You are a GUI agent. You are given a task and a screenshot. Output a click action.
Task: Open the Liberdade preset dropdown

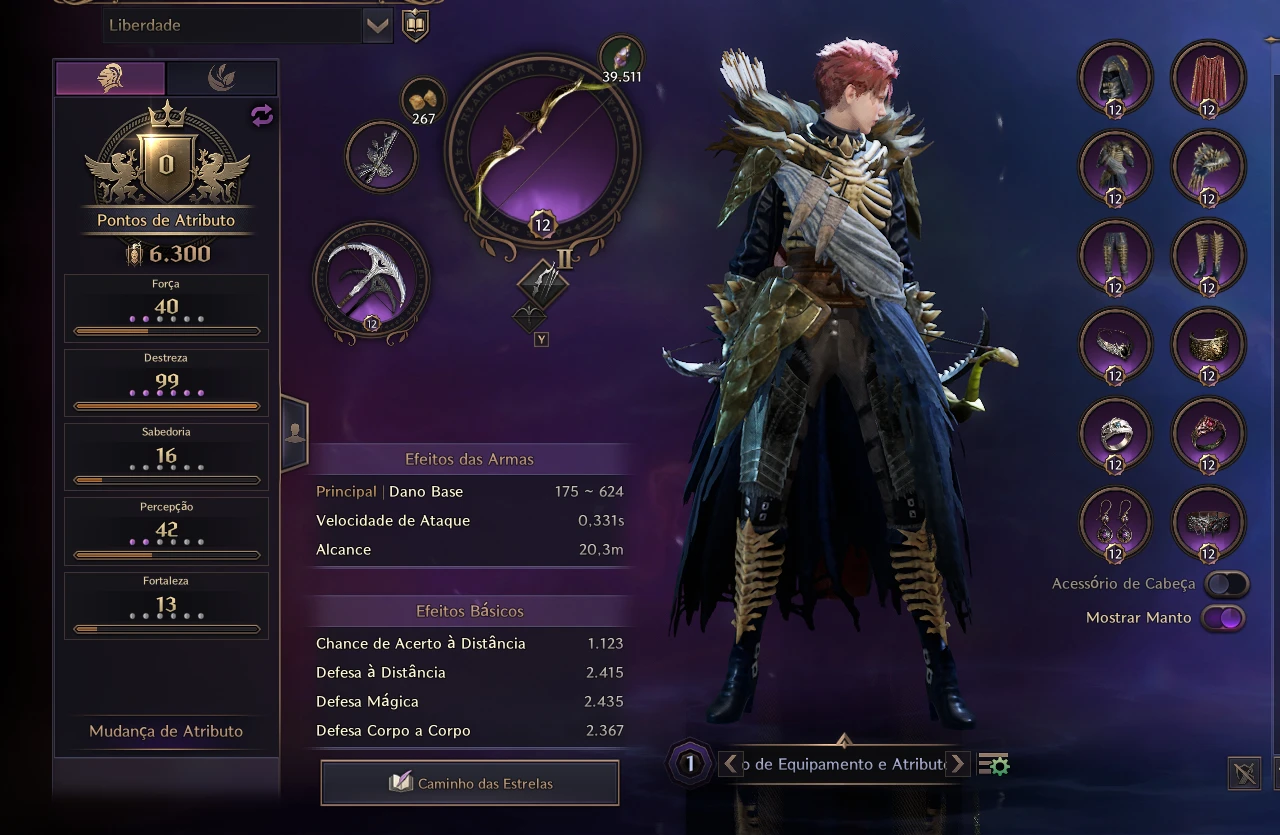point(377,26)
